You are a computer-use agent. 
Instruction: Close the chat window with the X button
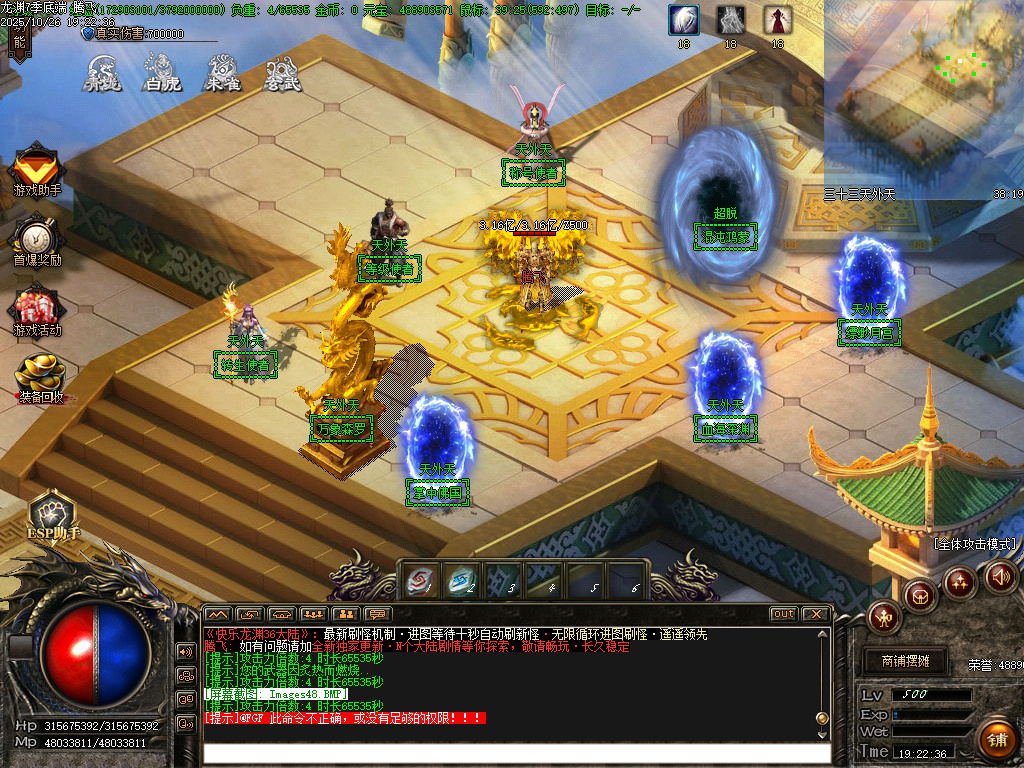pyautogui.click(x=816, y=613)
